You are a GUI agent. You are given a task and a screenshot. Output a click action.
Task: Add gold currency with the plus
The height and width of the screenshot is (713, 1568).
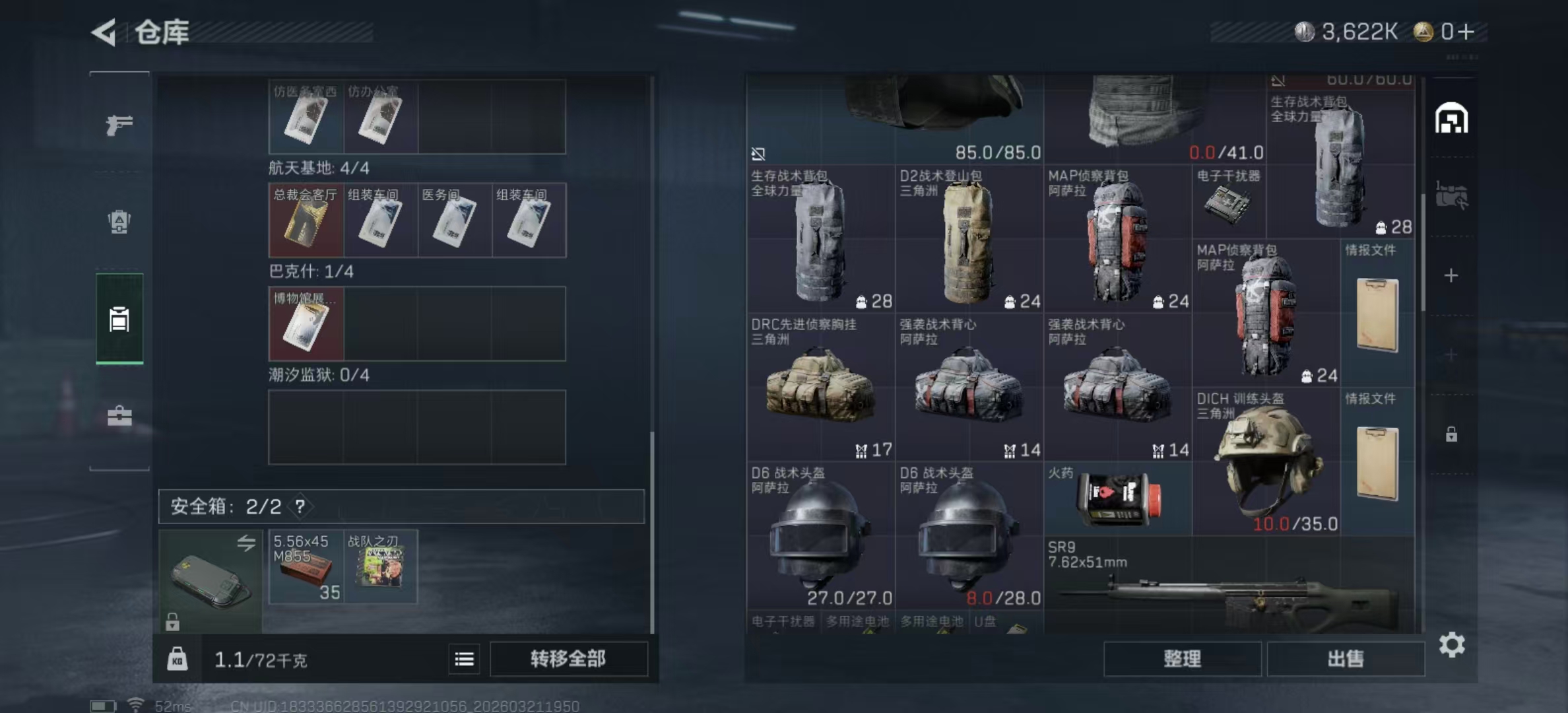(x=1466, y=32)
